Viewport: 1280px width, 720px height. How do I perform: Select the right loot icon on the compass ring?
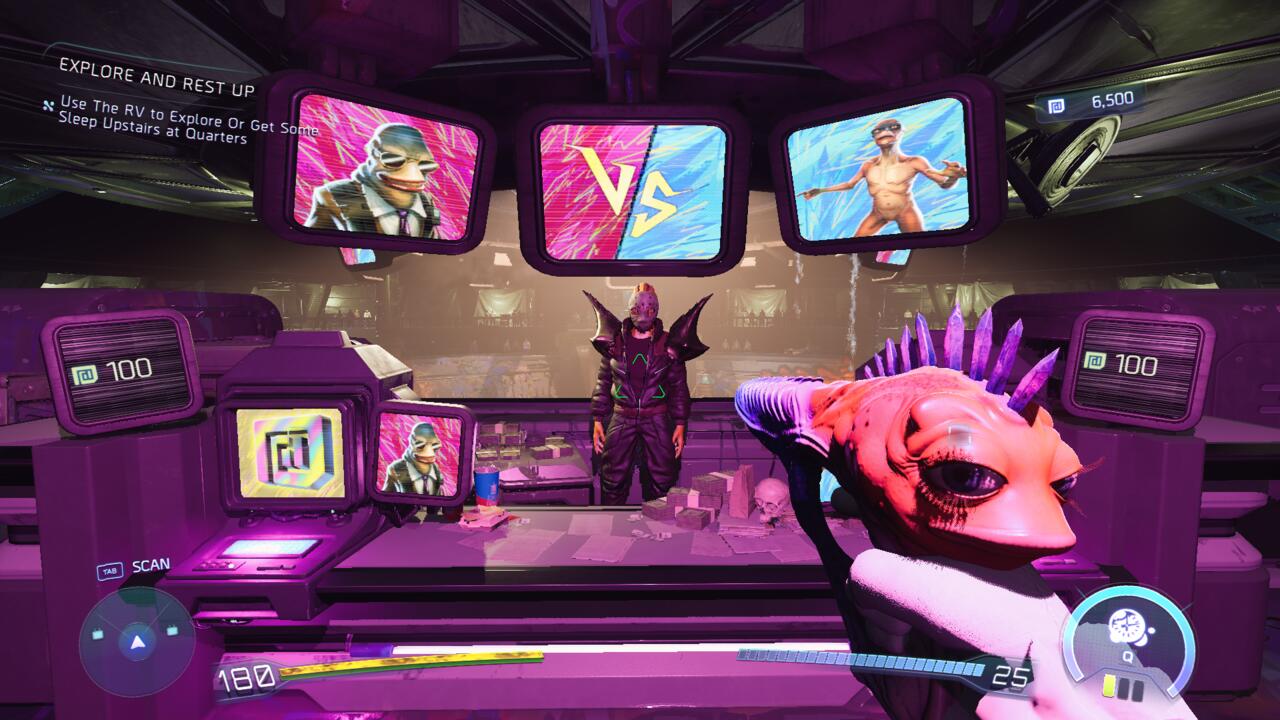[172, 630]
